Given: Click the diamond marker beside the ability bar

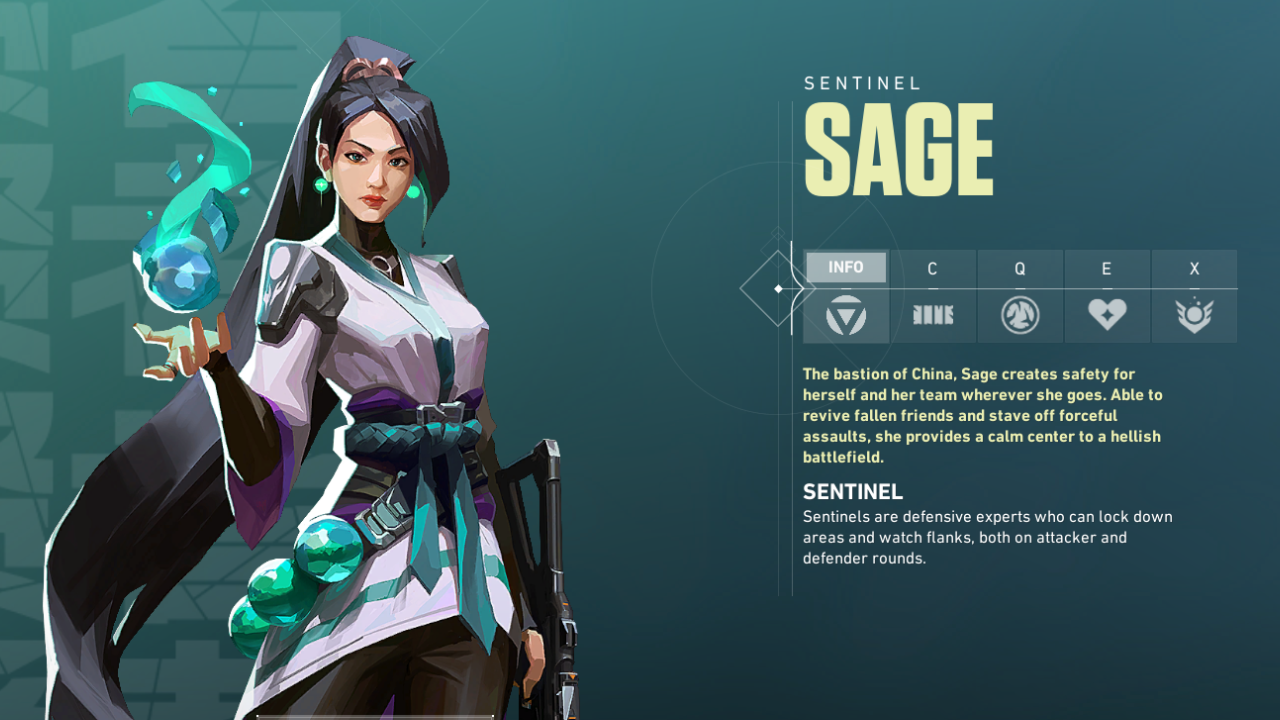Looking at the screenshot, I should pyautogui.click(x=779, y=287).
